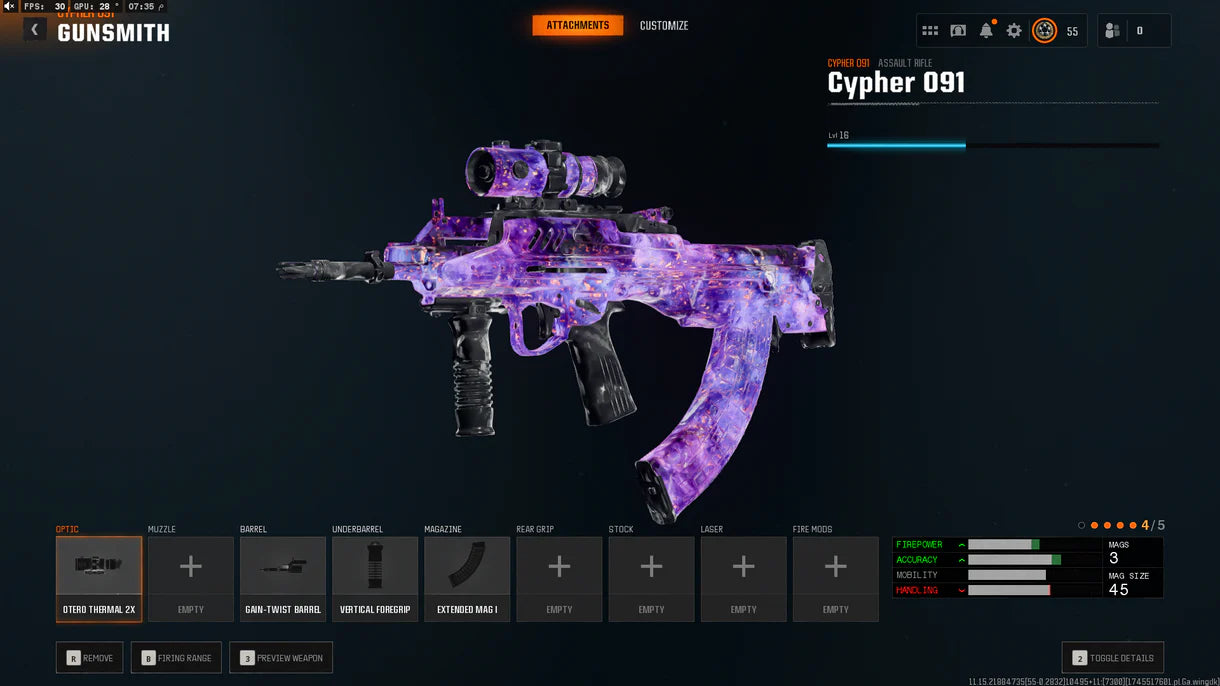Open the grid menu icon
The image size is (1220, 686).
(930, 31)
